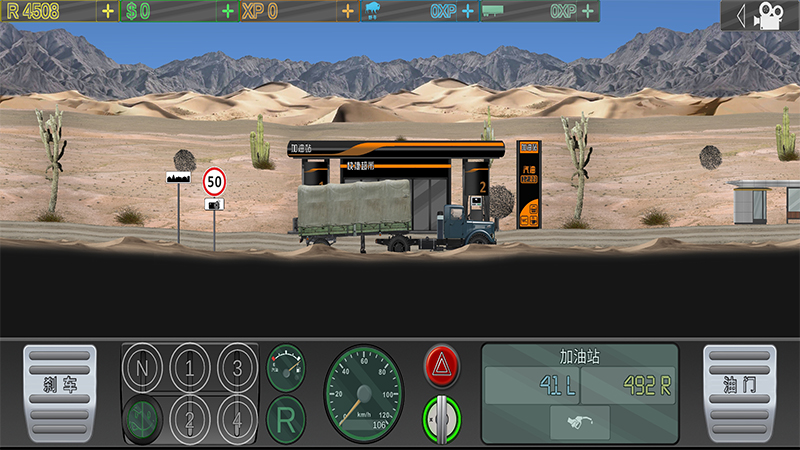Select third gear on the shifter
The width and height of the screenshot is (800, 450).
pos(237,366)
